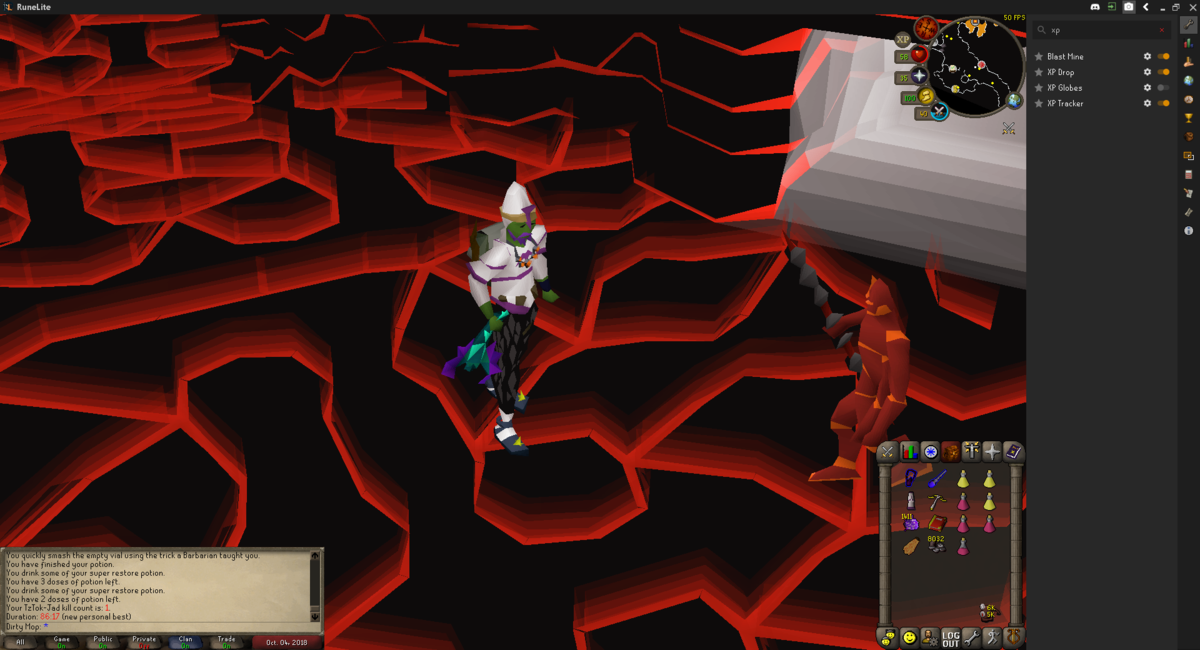
Task: Select the coal stack showing 8032
Action: tap(936, 545)
